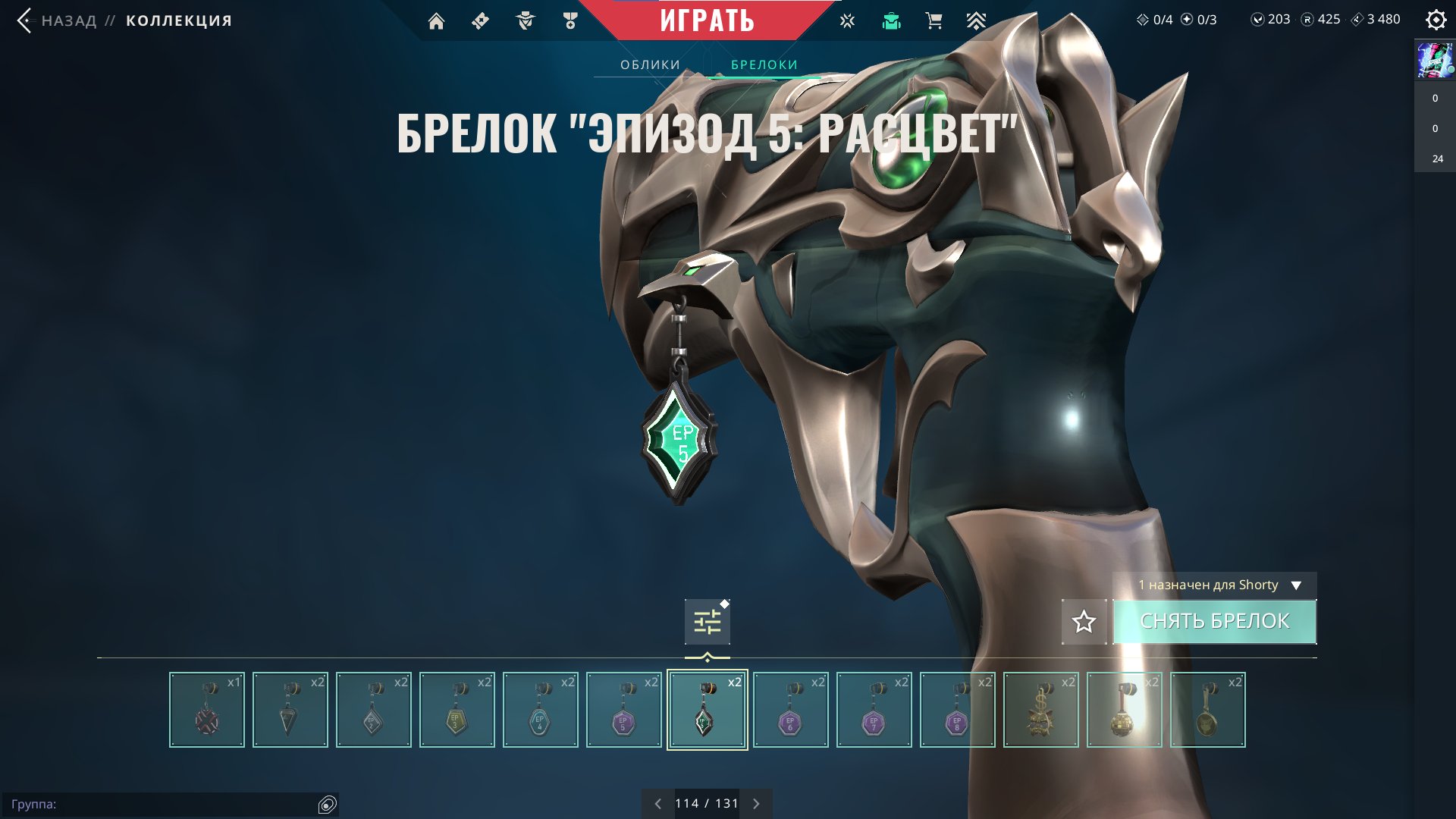
Task: Open the store via the shopping cart icon
Action: [934, 21]
